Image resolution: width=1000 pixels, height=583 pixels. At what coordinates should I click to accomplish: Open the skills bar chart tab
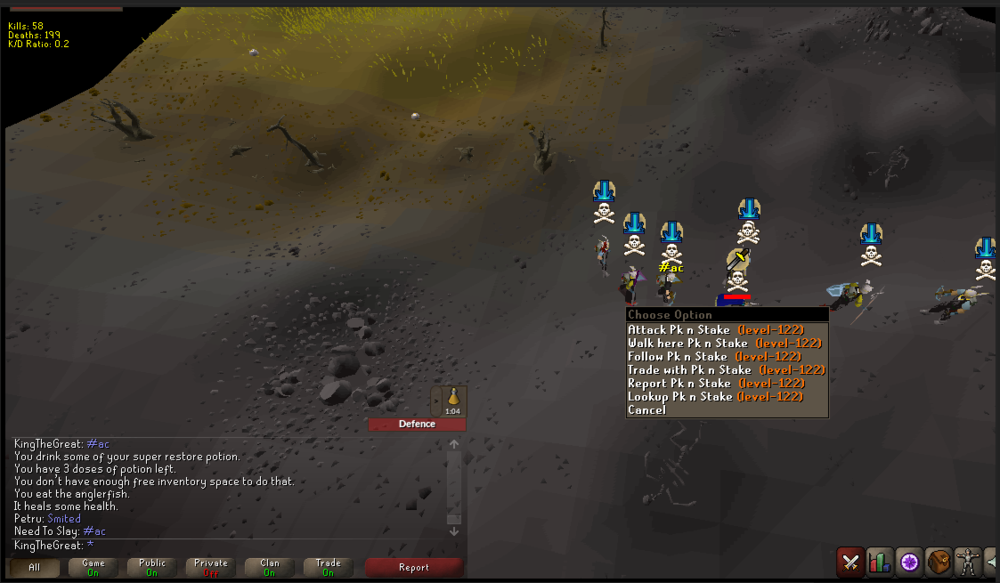tap(880, 562)
